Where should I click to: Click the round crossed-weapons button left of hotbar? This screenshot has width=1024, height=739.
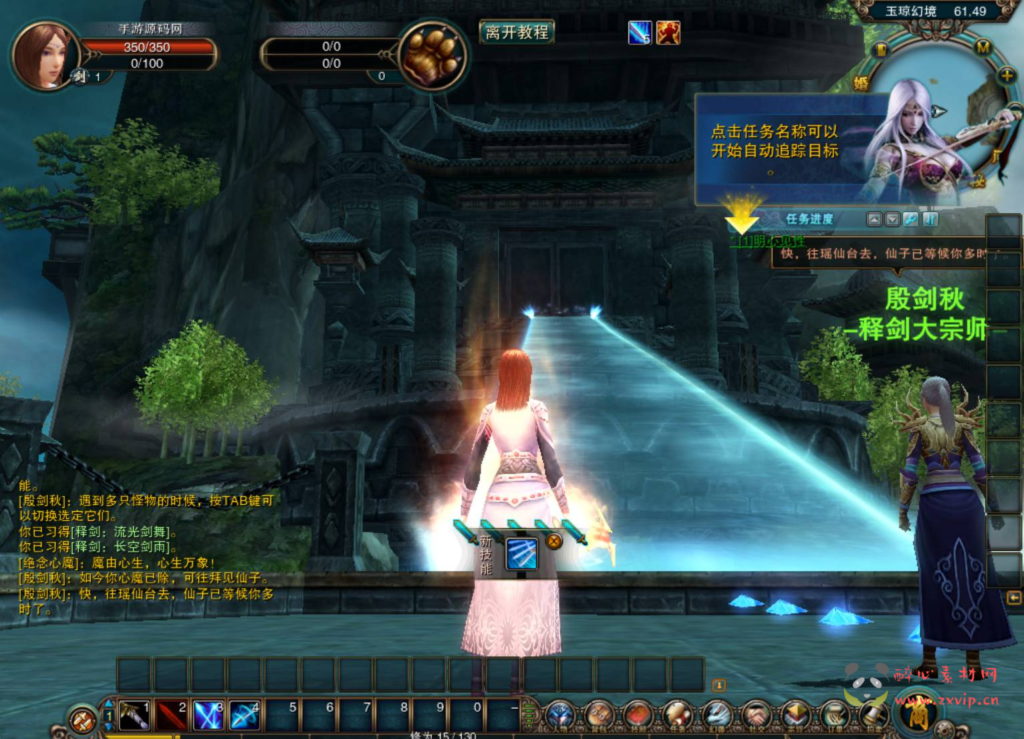click(82, 718)
